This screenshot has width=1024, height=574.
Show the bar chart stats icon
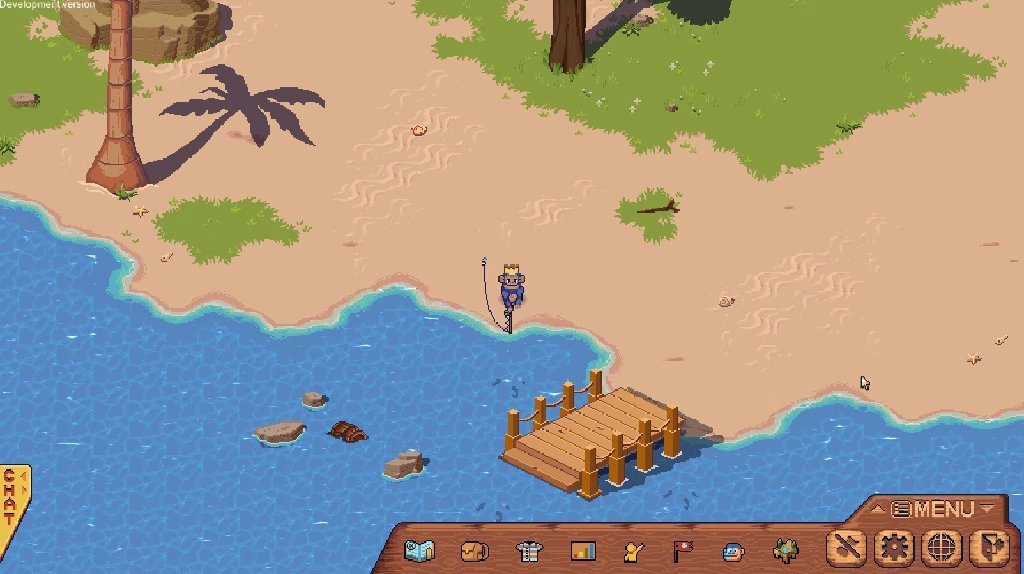tap(582, 550)
